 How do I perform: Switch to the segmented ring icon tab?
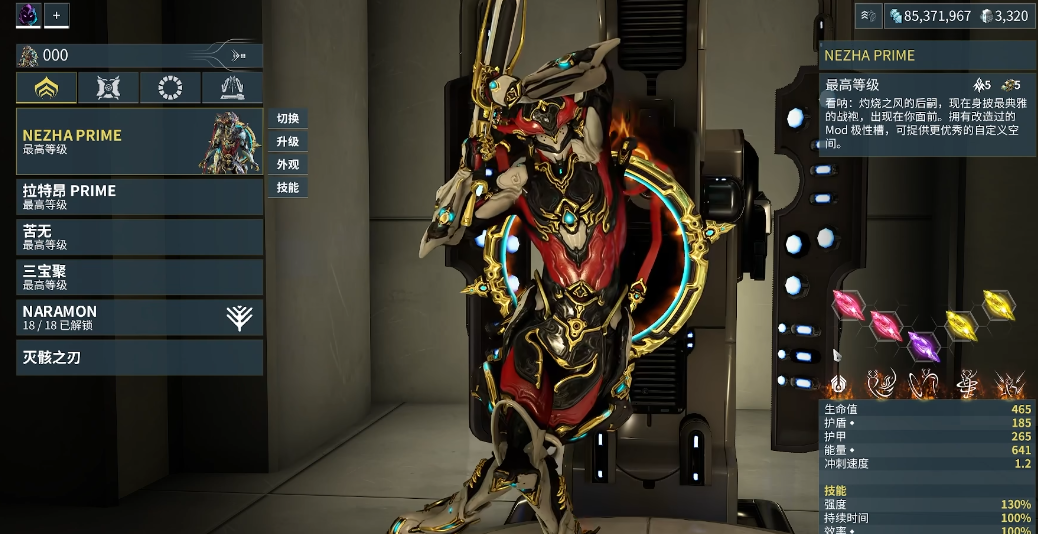[170, 88]
